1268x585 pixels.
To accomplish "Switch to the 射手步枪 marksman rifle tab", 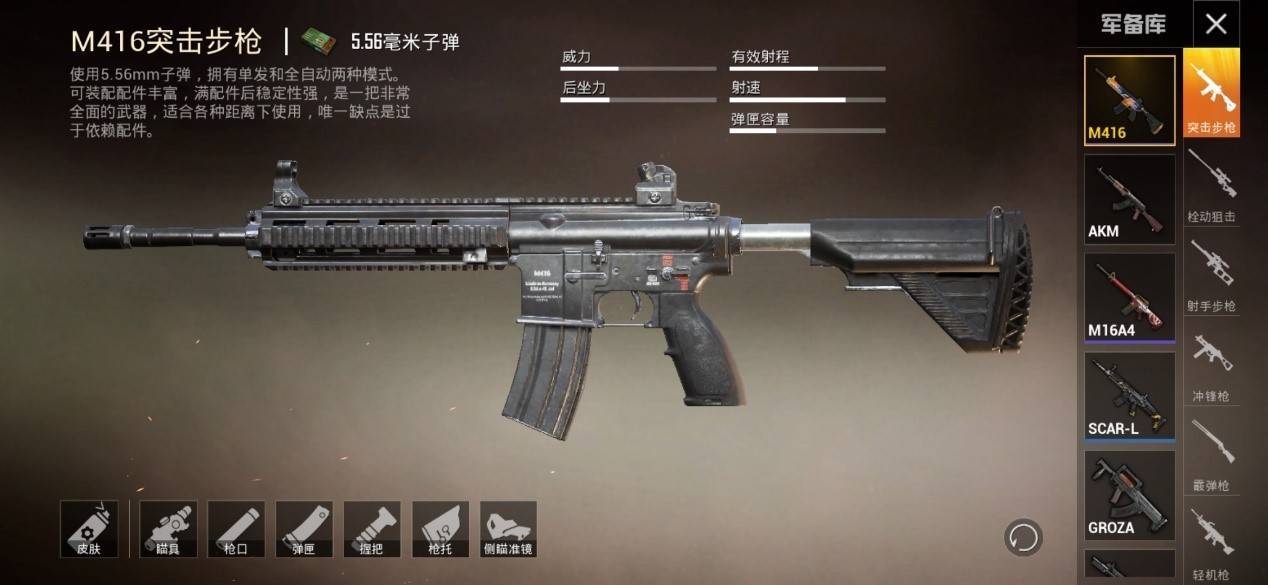I will [x=1212, y=273].
